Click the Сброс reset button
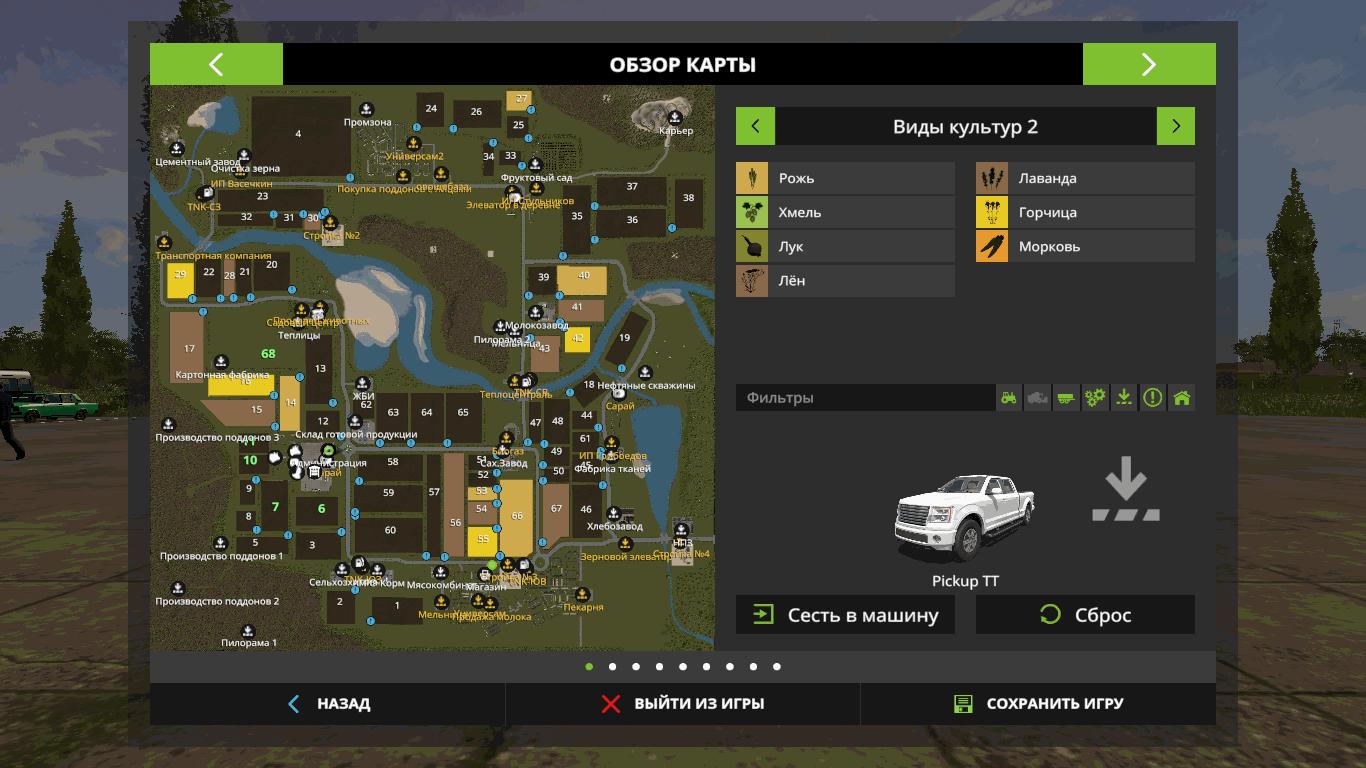 click(x=1085, y=615)
